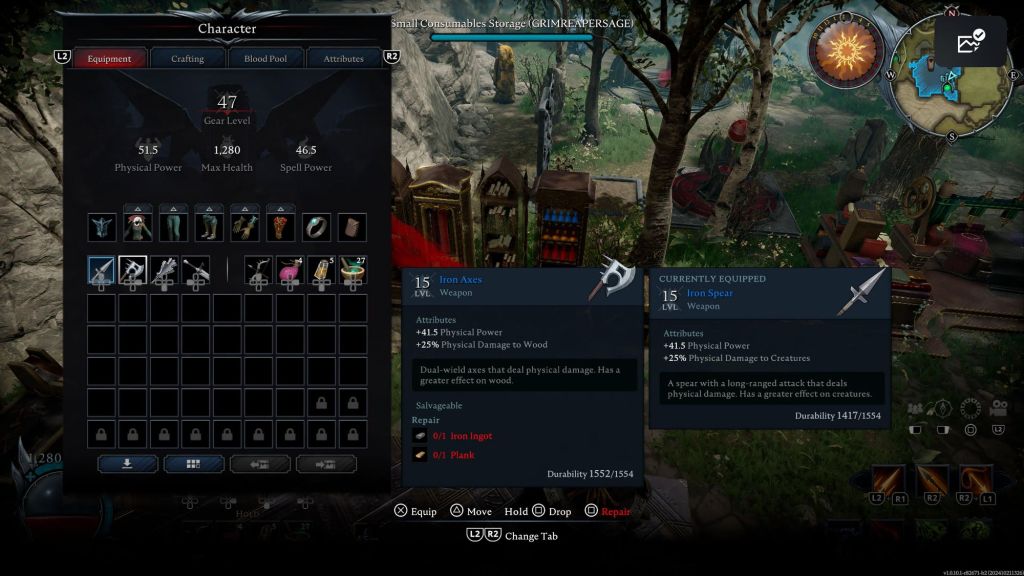Open the Blood Pool tab
The height and width of the screenshot is (576, 1024).
(265, 59)
